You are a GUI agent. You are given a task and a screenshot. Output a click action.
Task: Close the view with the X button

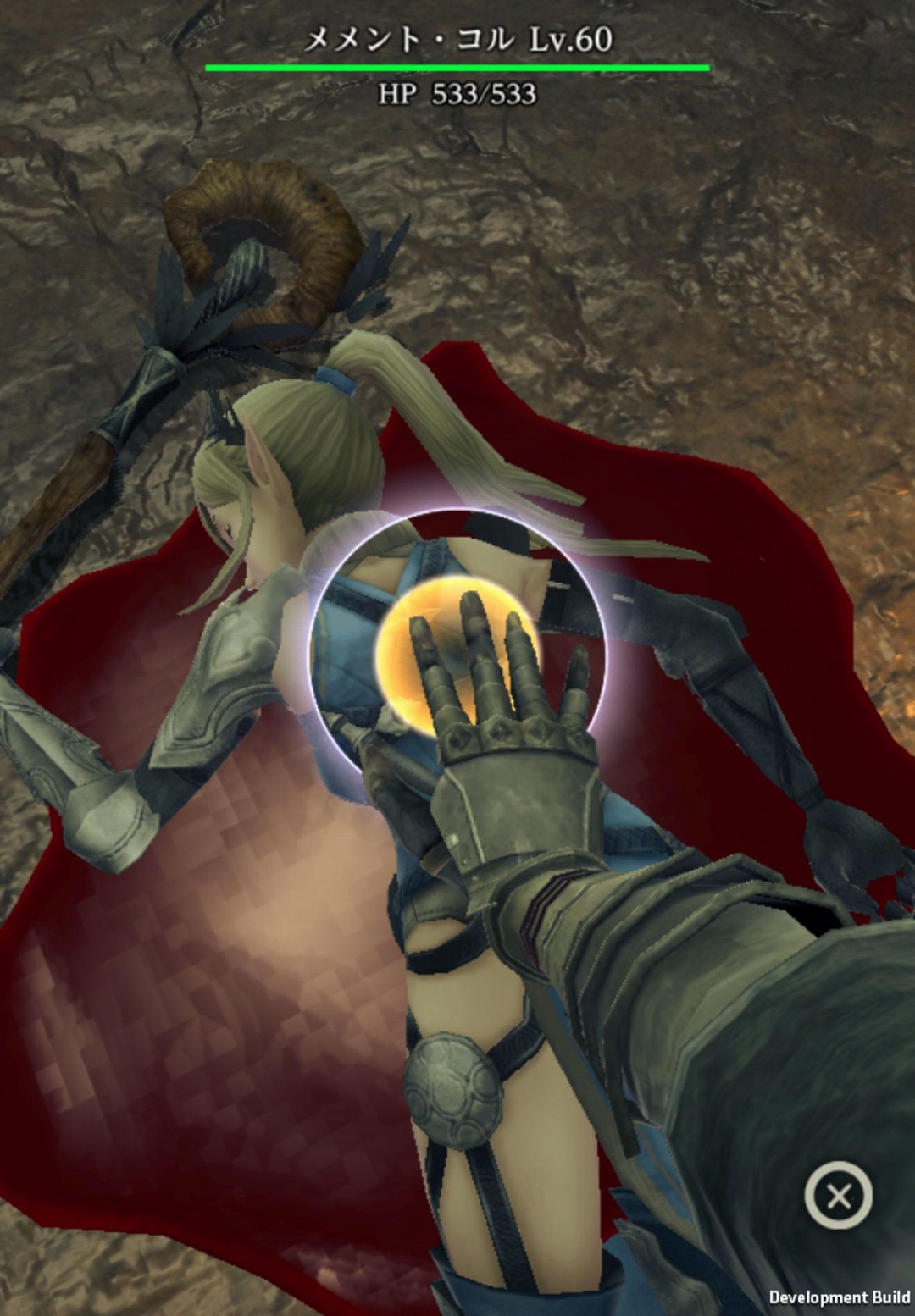[x=838, y=1196]
